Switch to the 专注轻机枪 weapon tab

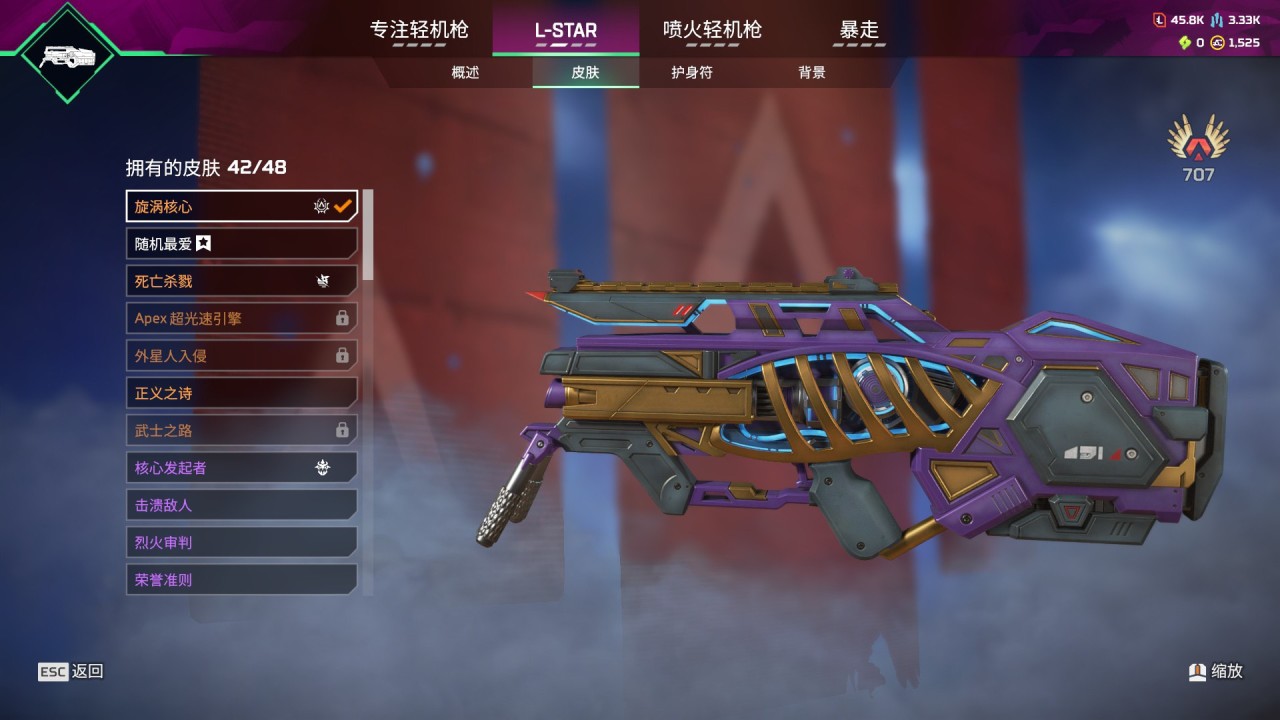419,30
